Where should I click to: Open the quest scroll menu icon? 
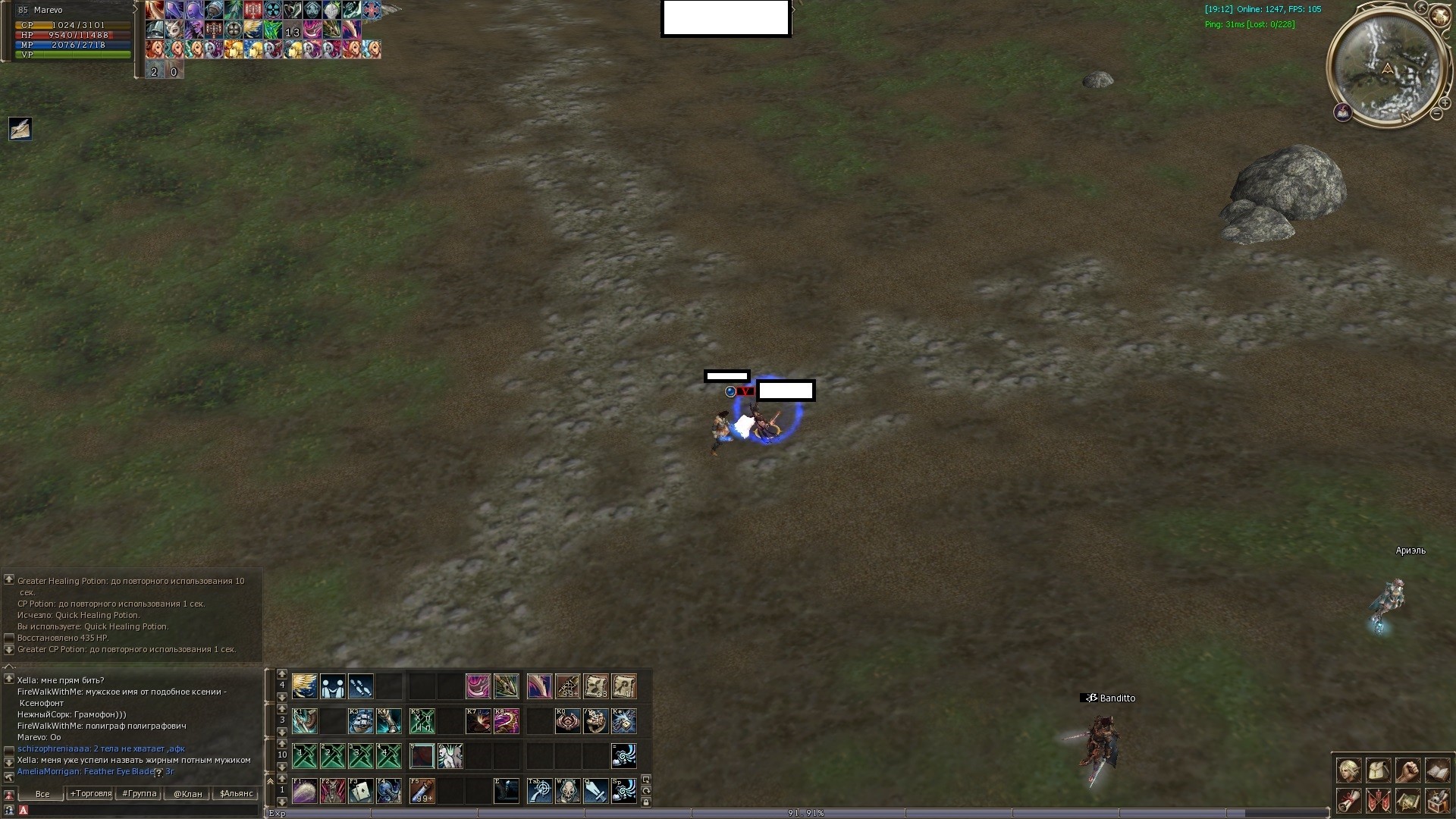pos(1348,800)
